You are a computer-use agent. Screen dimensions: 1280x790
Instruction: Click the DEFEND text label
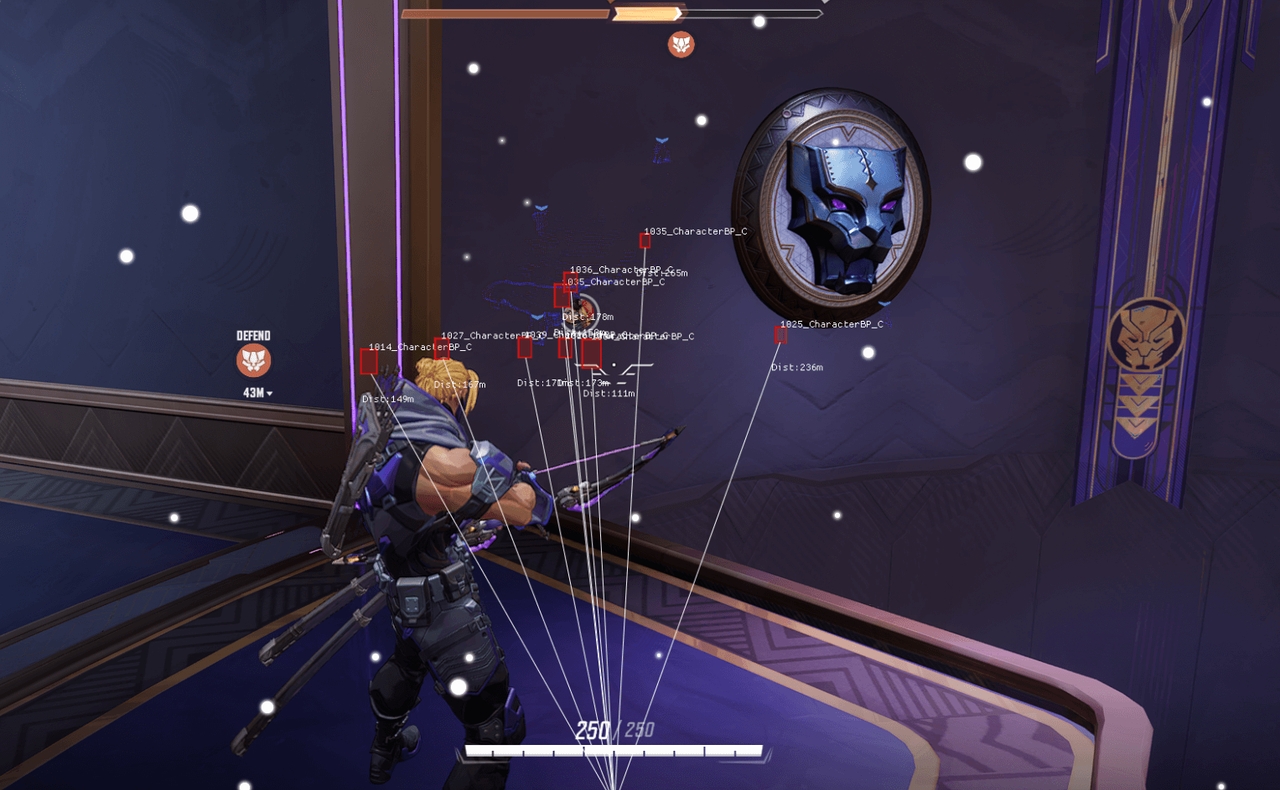(252, 334)
